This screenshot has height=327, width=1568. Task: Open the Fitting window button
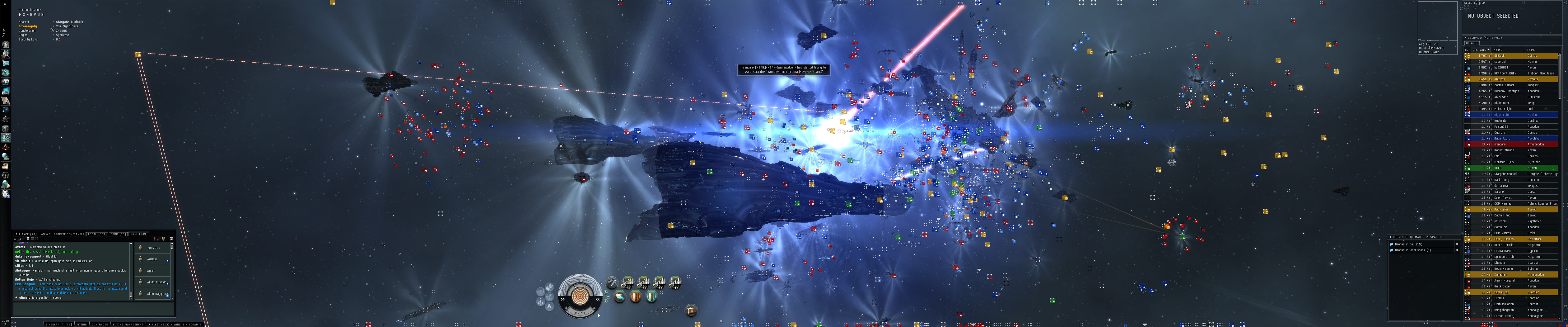(82, 325)
